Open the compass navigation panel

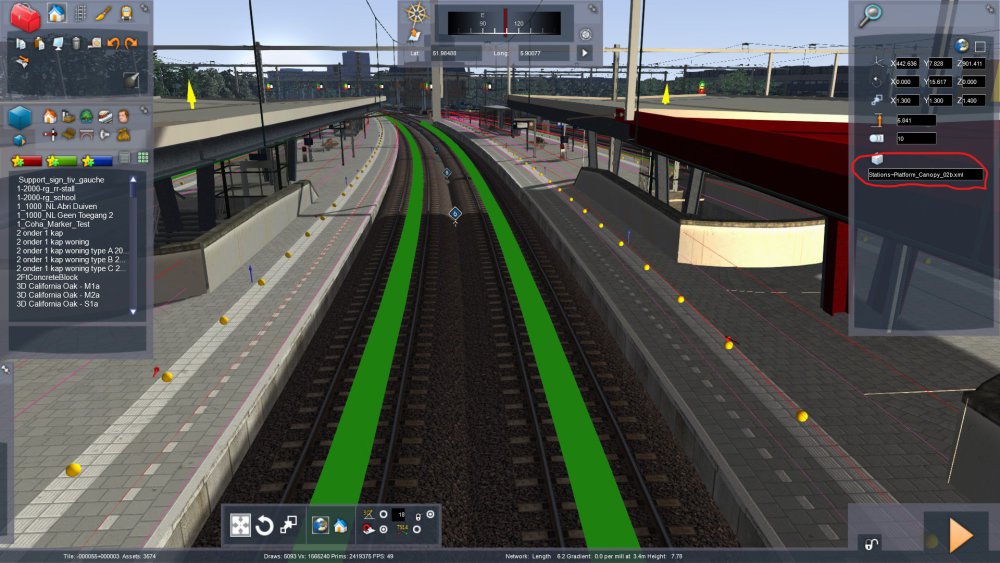[417, 14]
